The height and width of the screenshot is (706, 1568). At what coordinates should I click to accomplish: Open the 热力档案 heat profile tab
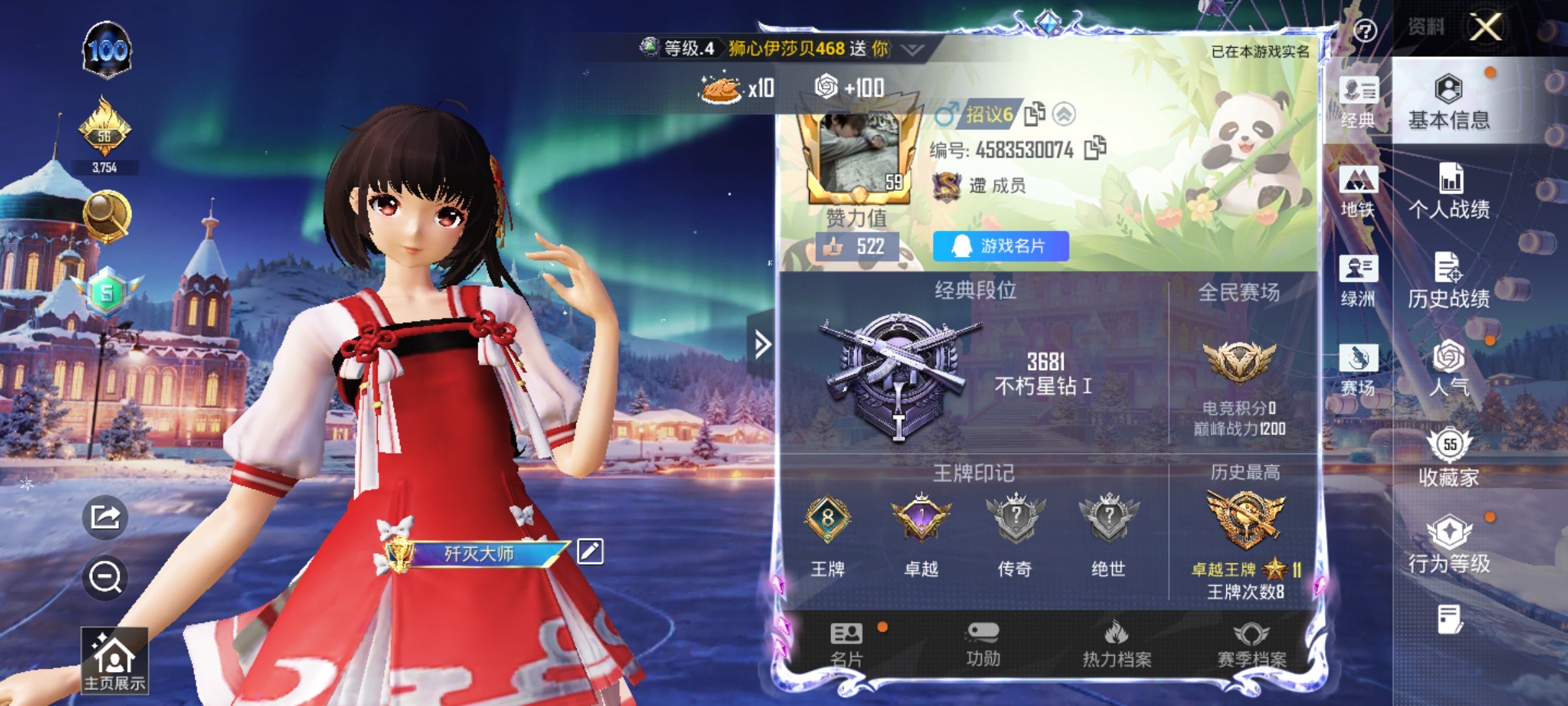(x=1117, y=645)
